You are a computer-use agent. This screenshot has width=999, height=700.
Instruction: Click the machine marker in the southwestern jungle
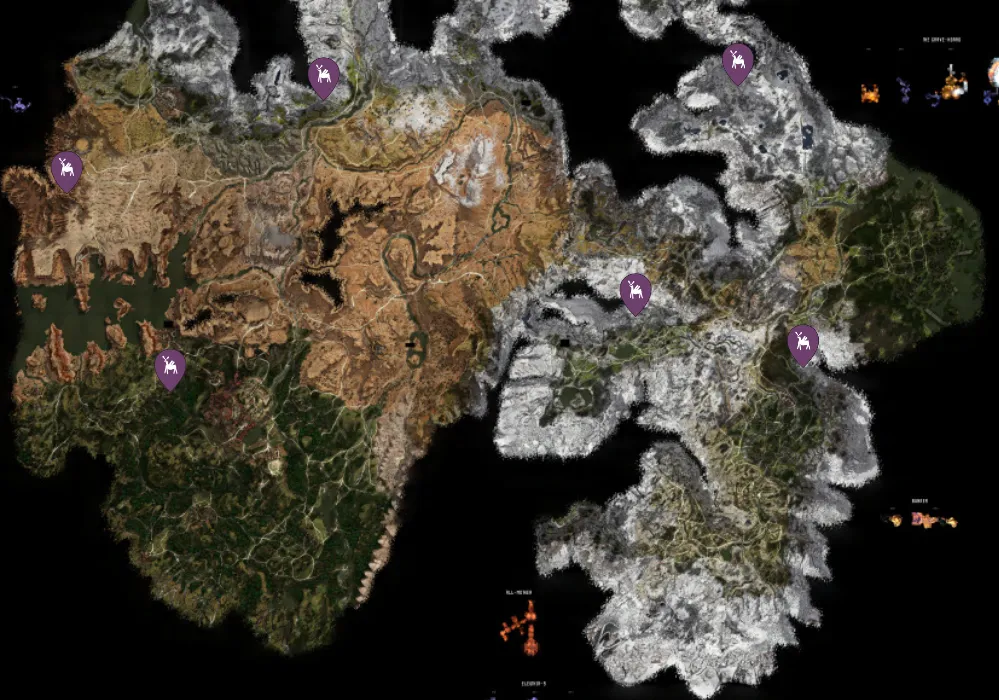[170, 368]
